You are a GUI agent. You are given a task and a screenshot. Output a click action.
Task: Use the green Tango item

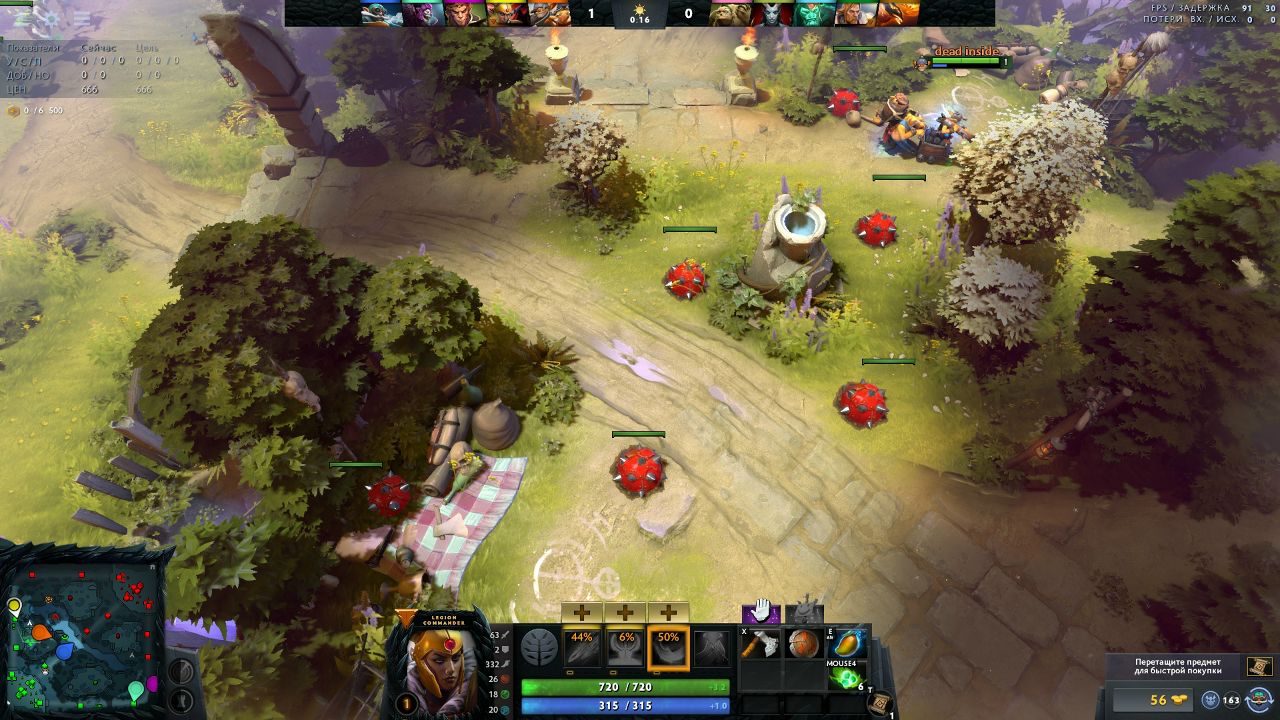tap(845, 679)
